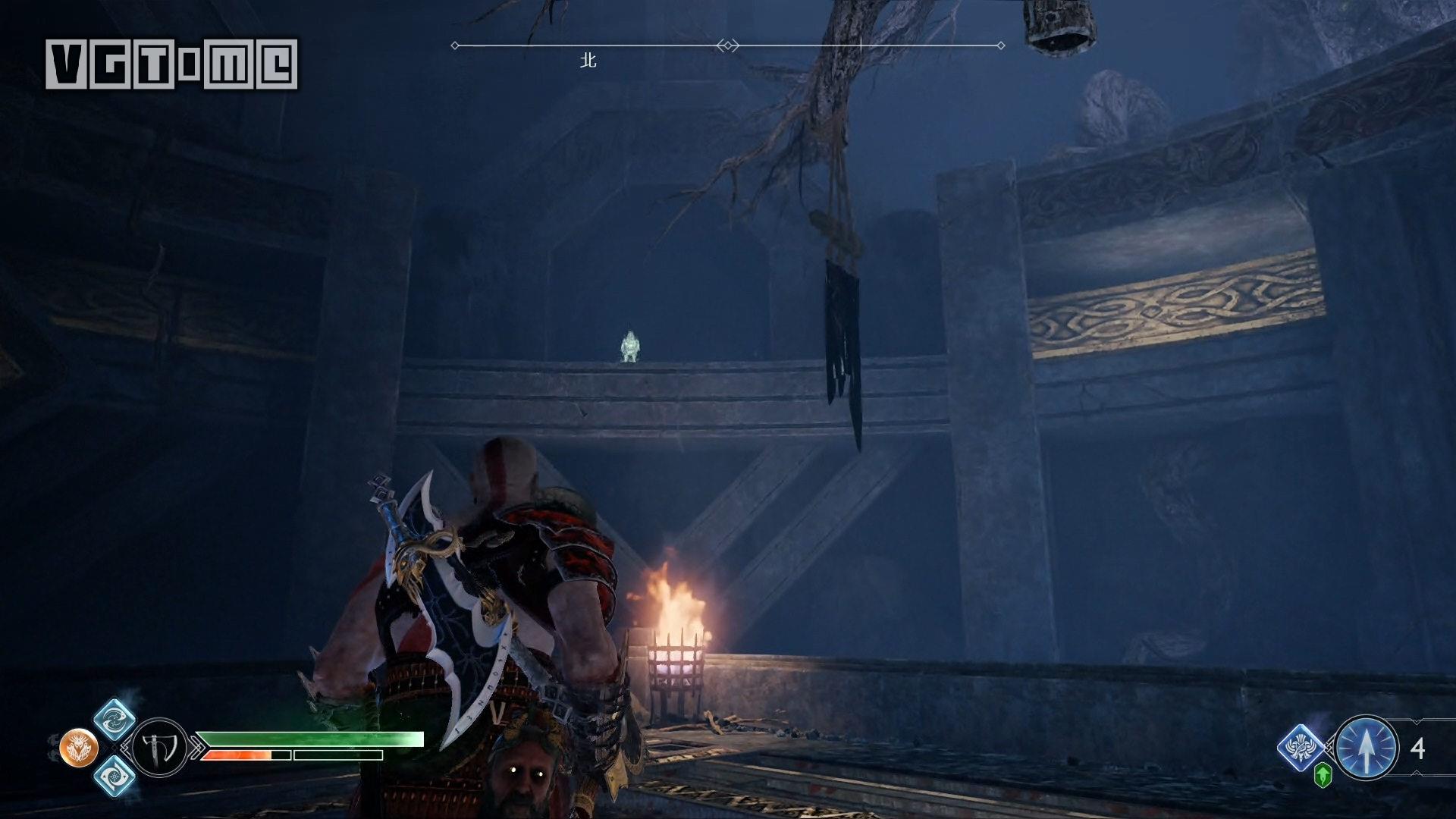Use the lower runic attack with snowflake swirl

115,777
